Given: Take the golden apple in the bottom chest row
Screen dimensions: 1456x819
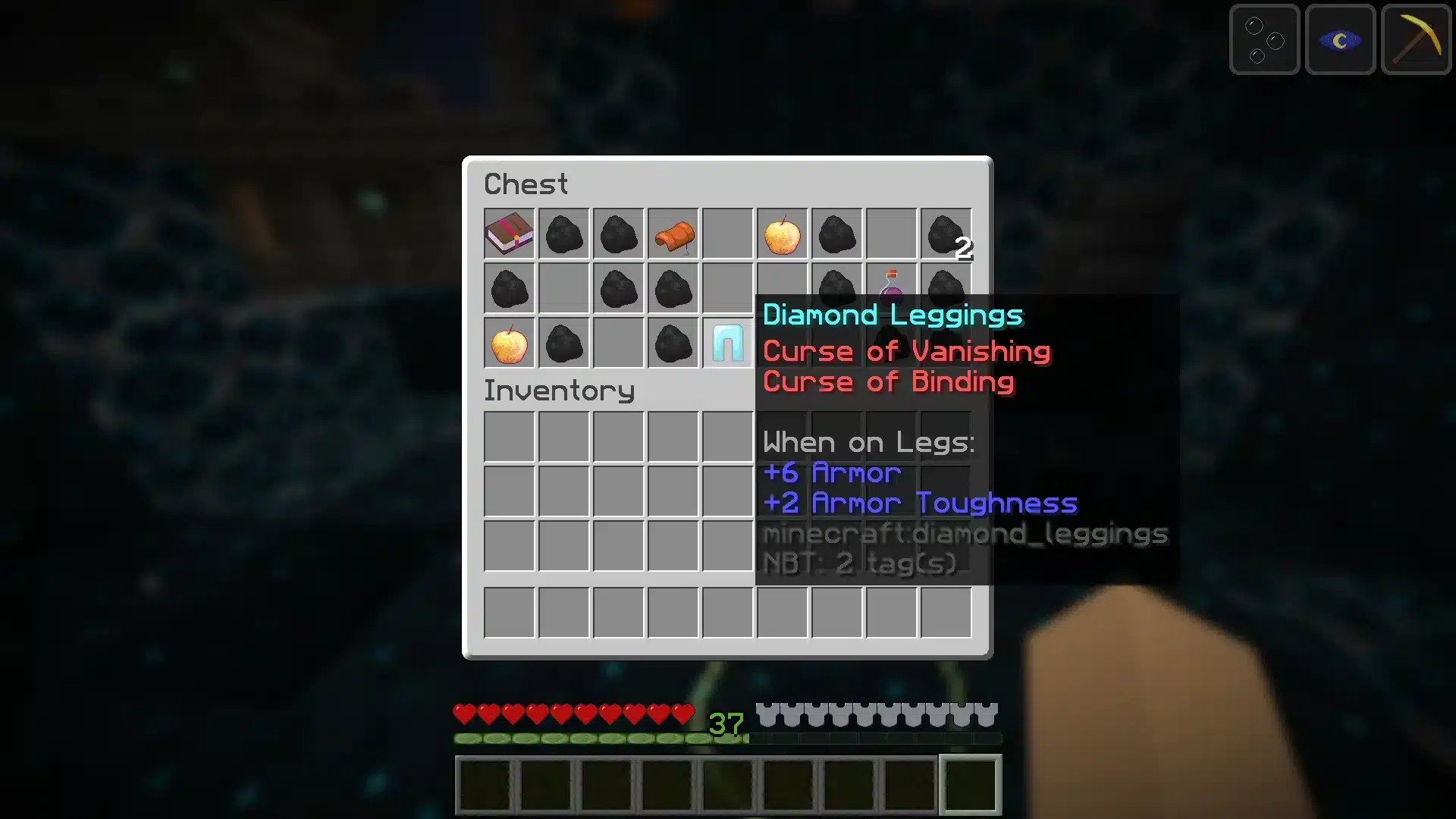Looking at the screenshot, I should pos(509,343).
